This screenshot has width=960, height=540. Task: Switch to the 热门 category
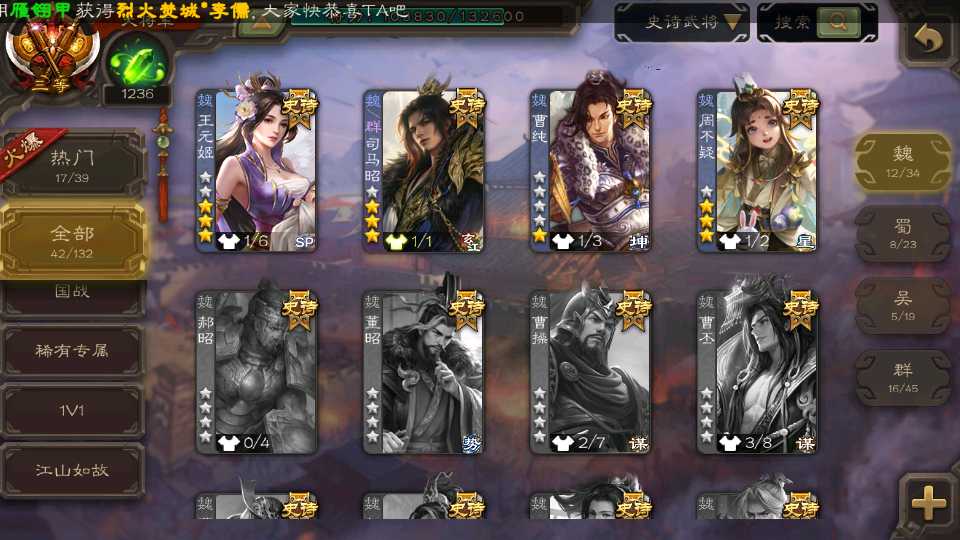[72, 164]
